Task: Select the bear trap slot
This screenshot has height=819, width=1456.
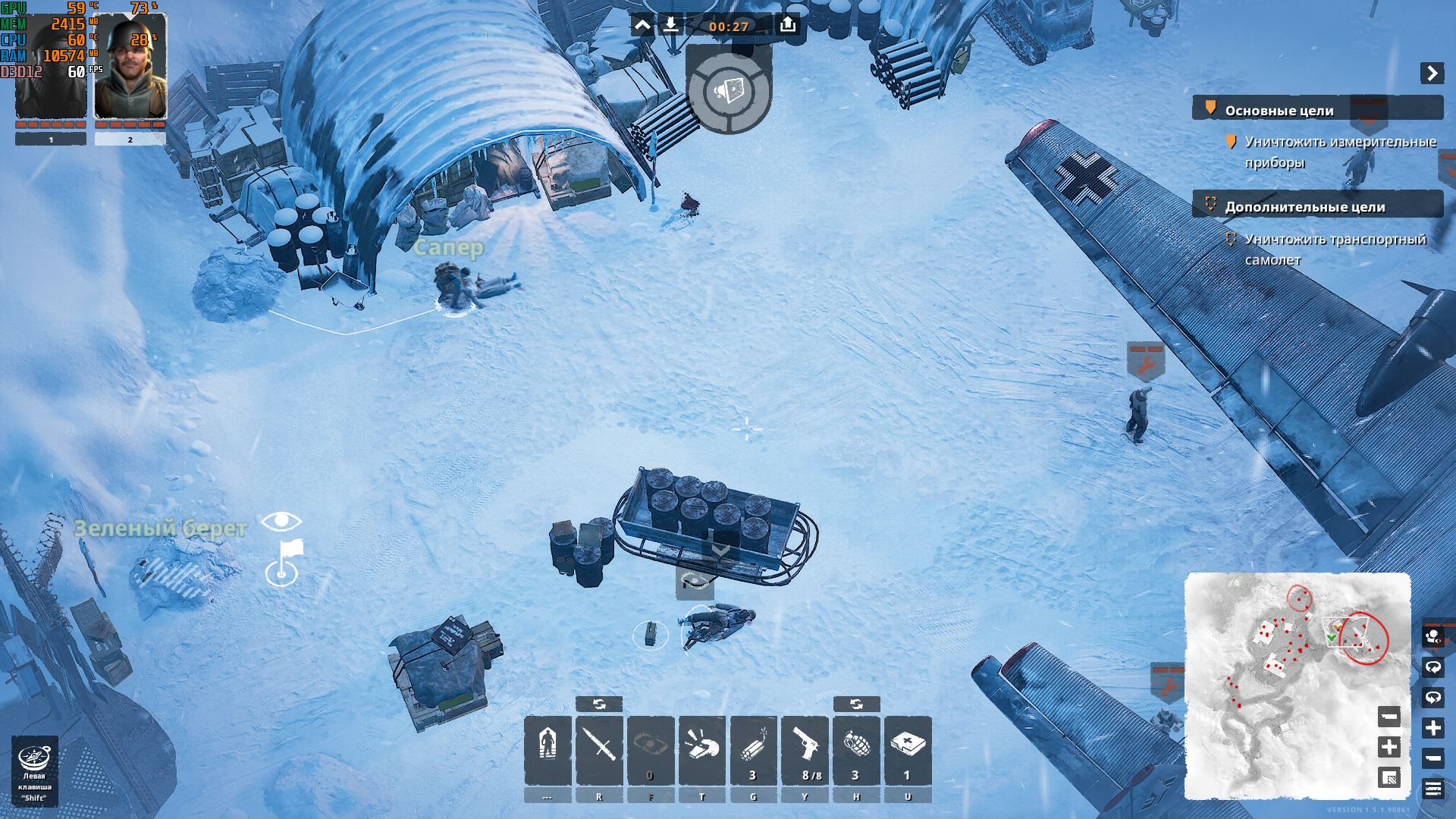Action: pos(651,748)
